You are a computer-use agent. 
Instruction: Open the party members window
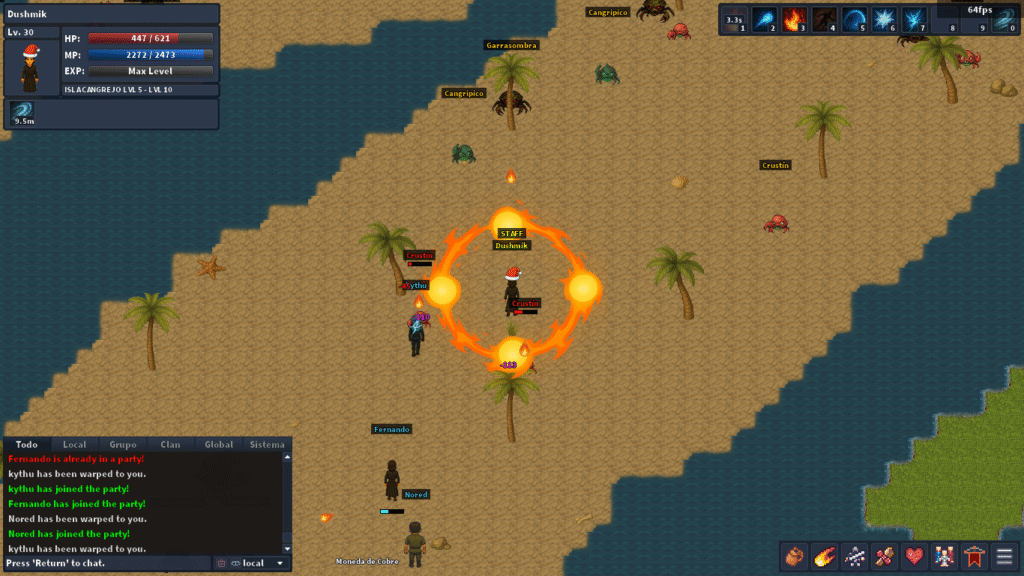(943, 556)
